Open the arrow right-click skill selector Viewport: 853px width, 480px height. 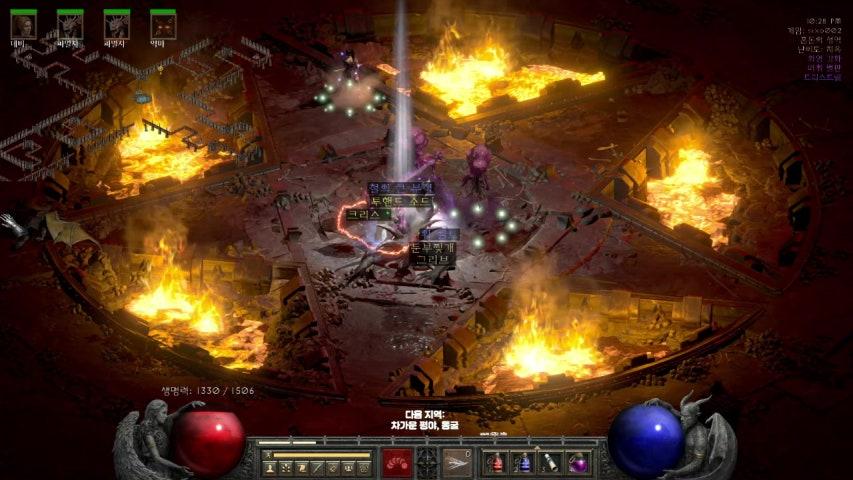pyautogui.click(x=458, y=462)
